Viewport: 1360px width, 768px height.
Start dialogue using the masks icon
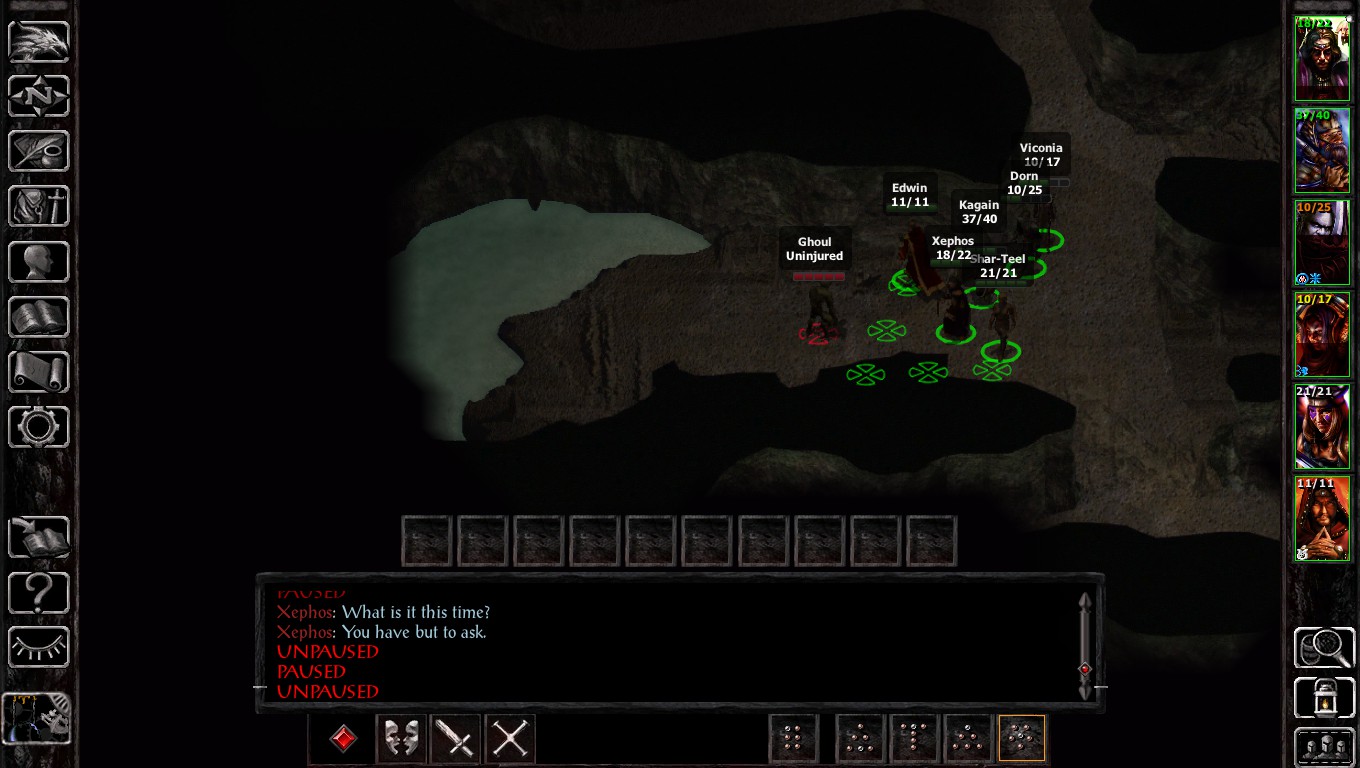point(400,739)
